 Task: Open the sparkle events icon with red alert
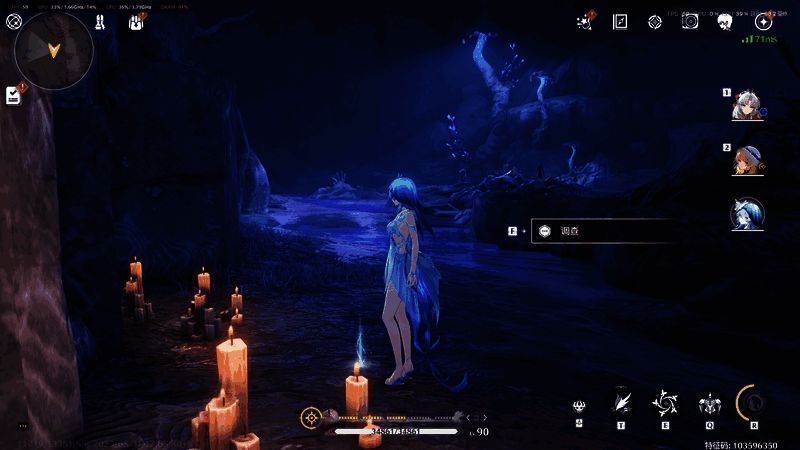585,21
